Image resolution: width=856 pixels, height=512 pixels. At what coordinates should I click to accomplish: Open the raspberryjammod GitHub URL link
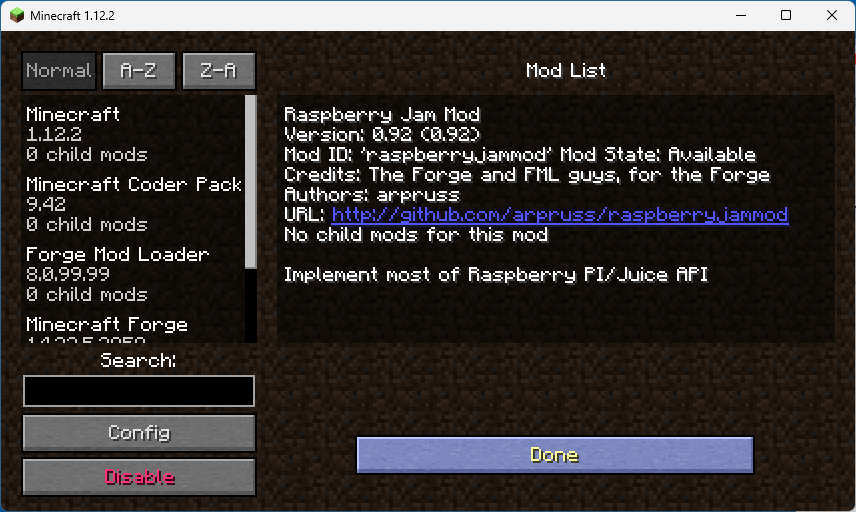pos(560,215)
